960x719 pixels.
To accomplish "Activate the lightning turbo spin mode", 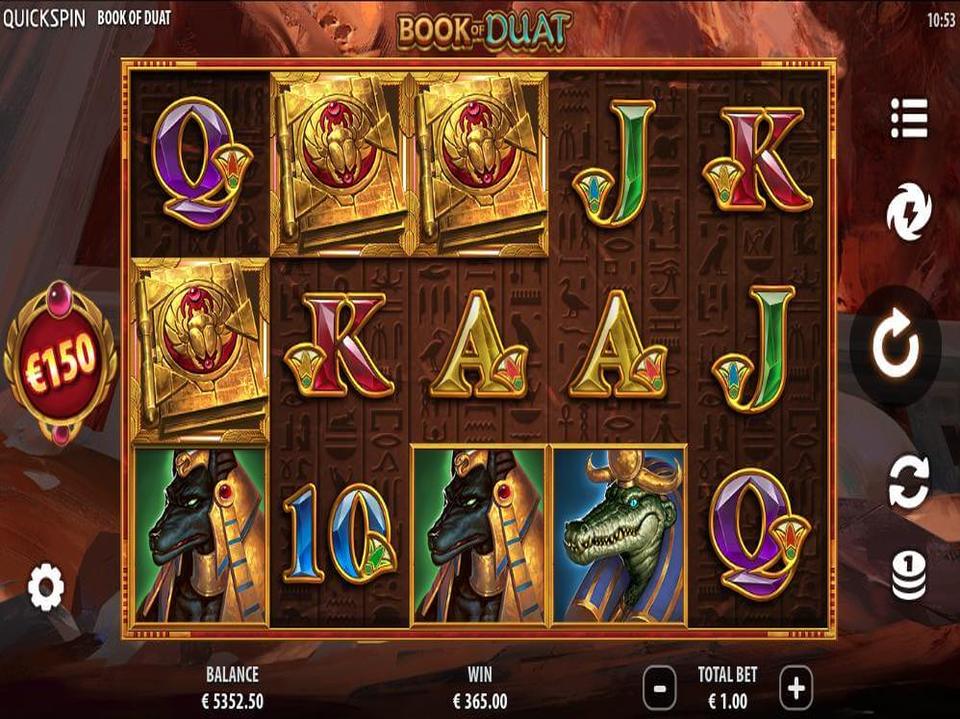I will tap(909, 213).
